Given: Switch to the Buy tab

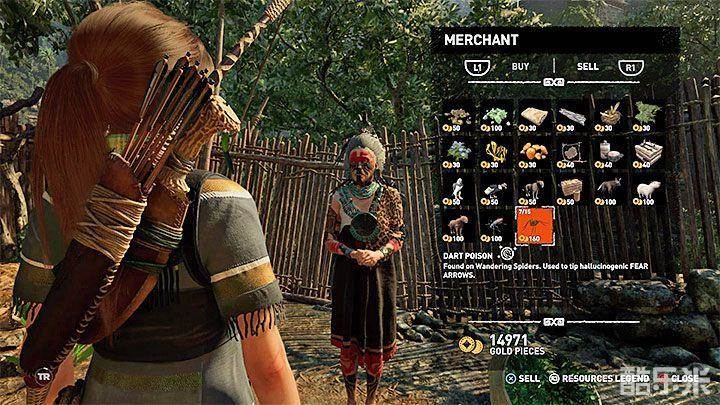Looking at the screenshot, I should click(520, 67).
